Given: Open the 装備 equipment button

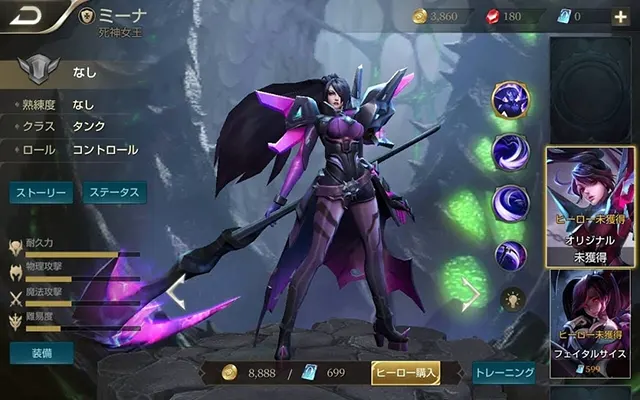Looking at the screenshot, I should (x=41, y=353).
